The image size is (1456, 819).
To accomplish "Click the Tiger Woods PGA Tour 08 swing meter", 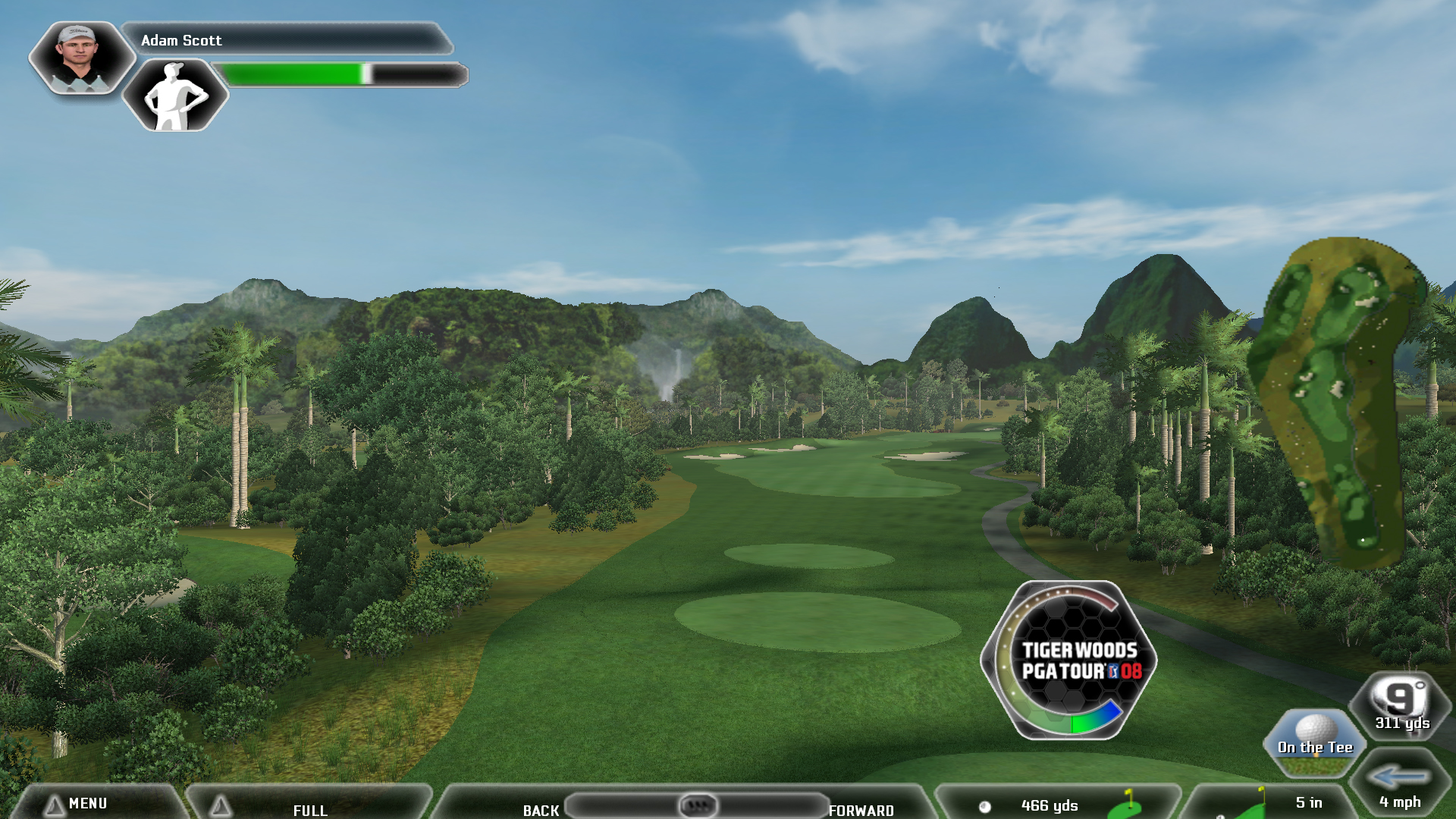I will [1069, 660].
